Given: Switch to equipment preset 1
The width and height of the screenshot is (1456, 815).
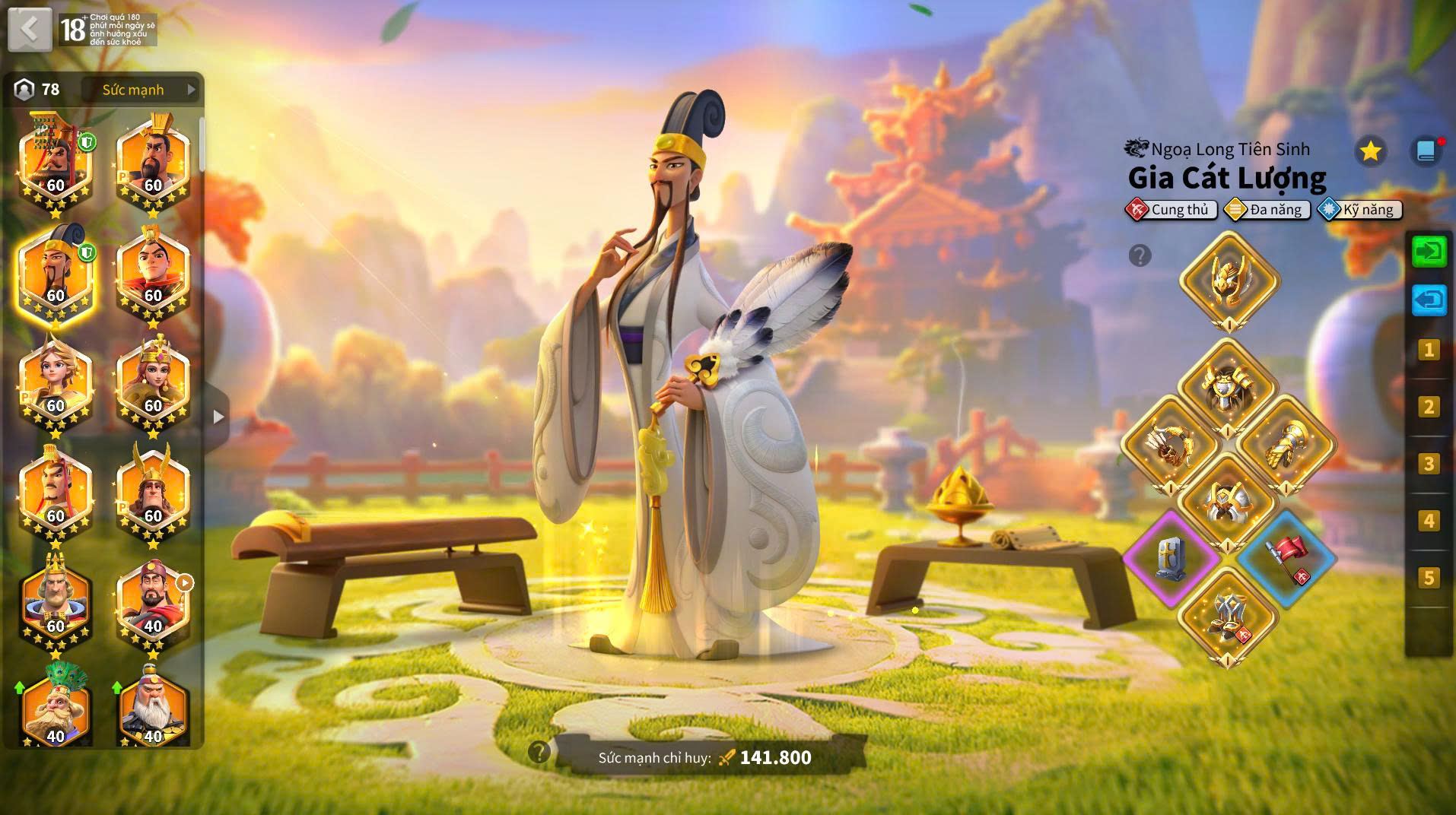Looking at the screenshot, I should coord(1429,350).
